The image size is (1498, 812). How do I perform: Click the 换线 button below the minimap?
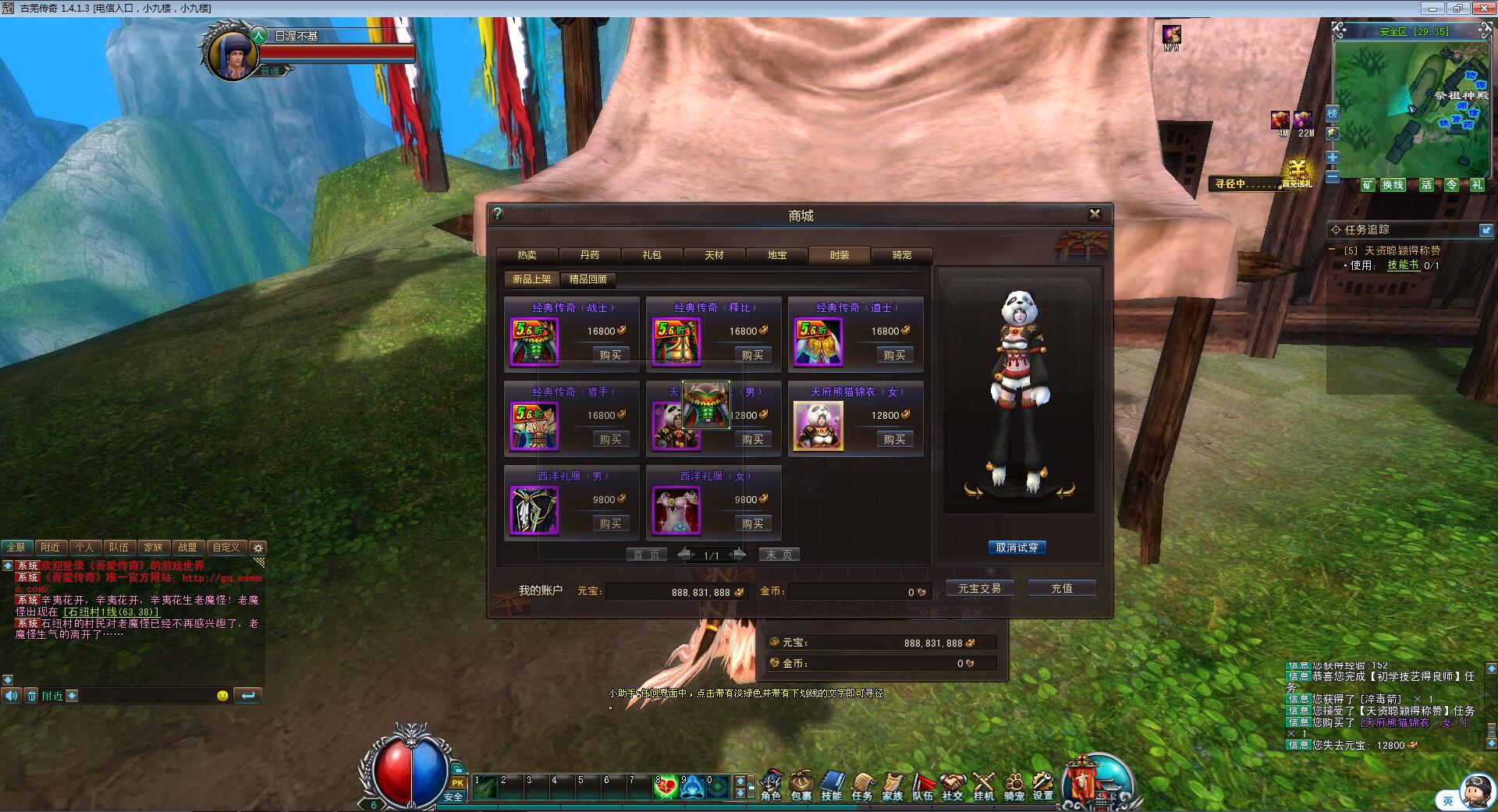pos(1393,185)
